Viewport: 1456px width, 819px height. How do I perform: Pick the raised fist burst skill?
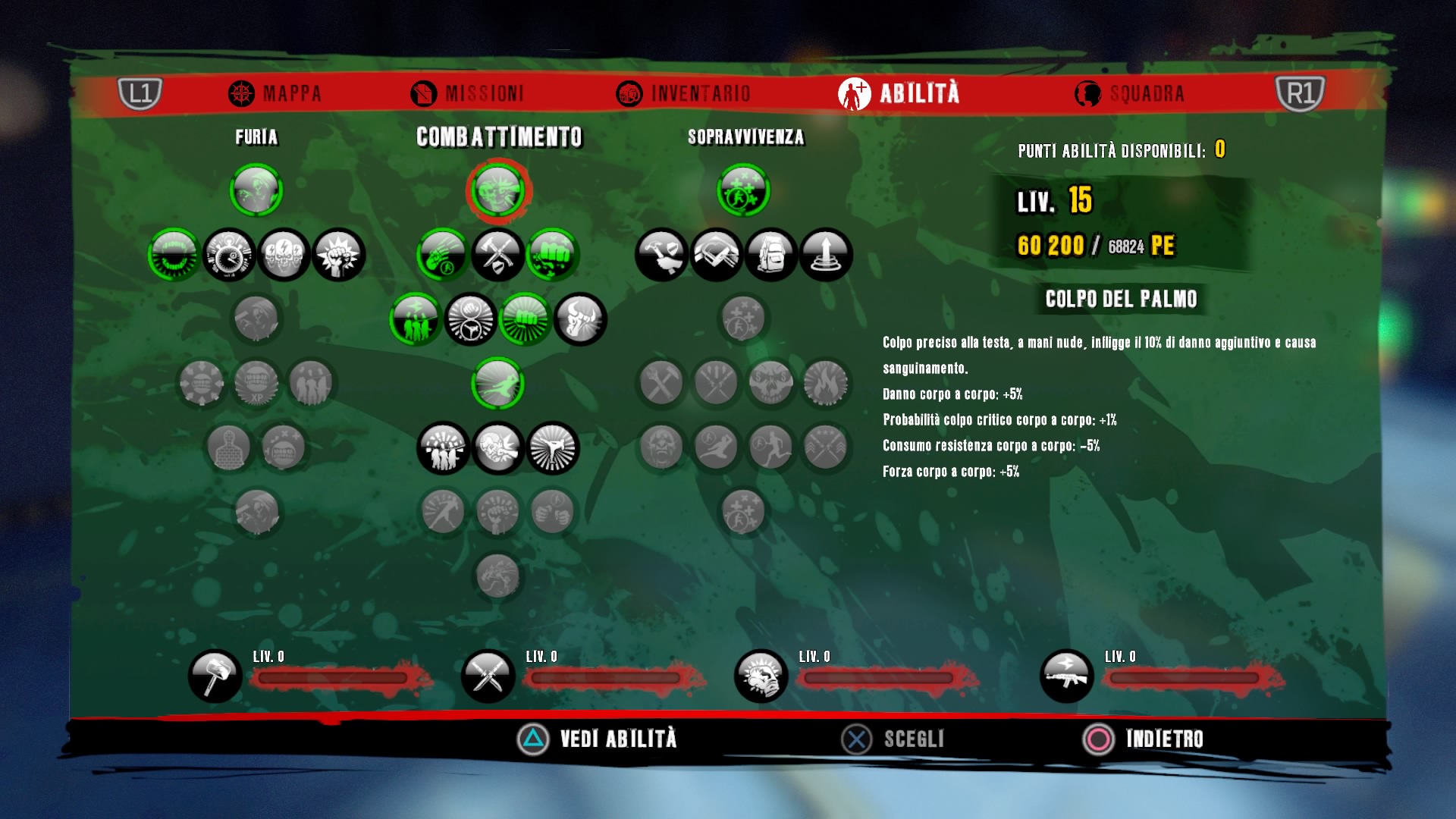(x=338, y=255)
